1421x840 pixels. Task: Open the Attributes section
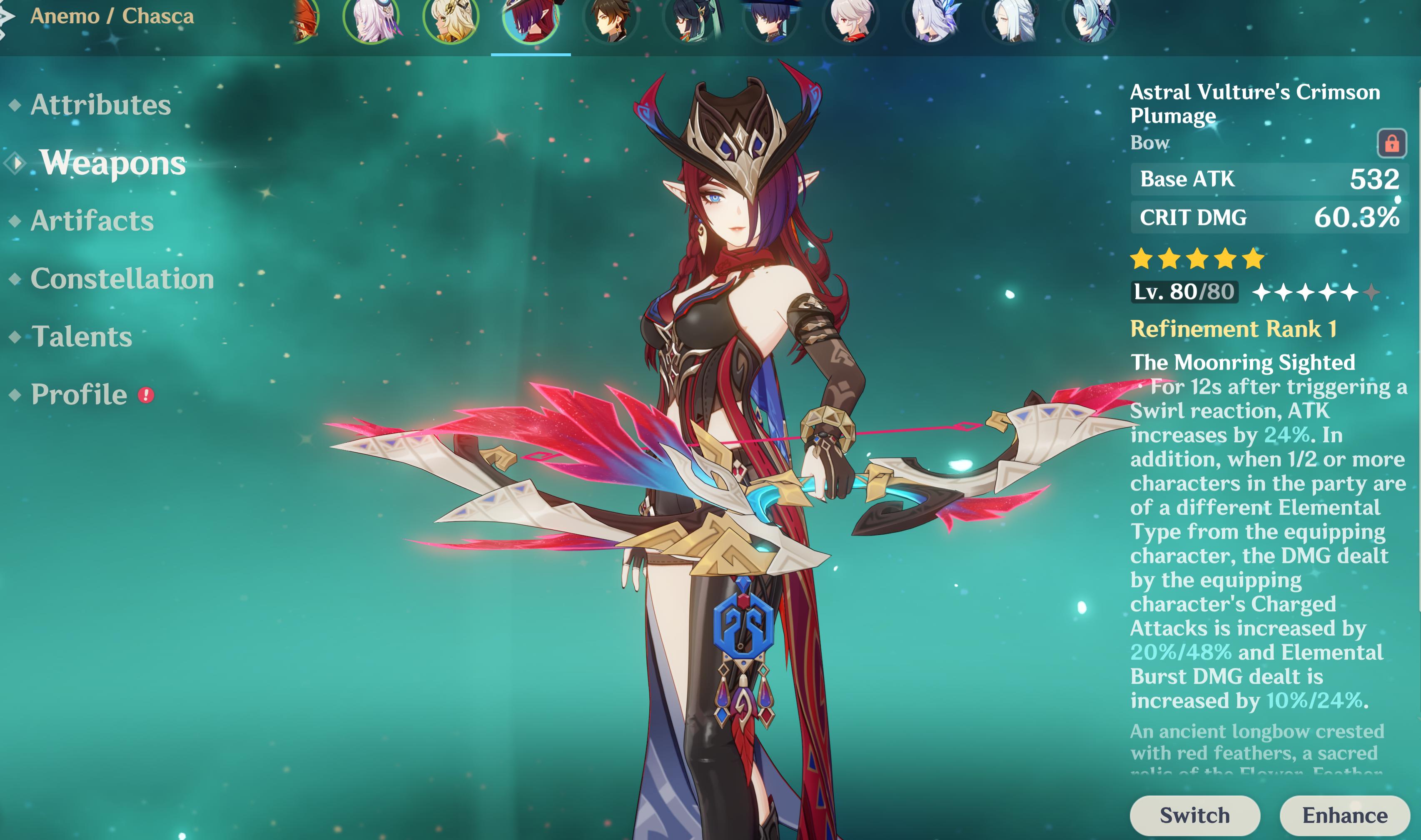[100, 105]
